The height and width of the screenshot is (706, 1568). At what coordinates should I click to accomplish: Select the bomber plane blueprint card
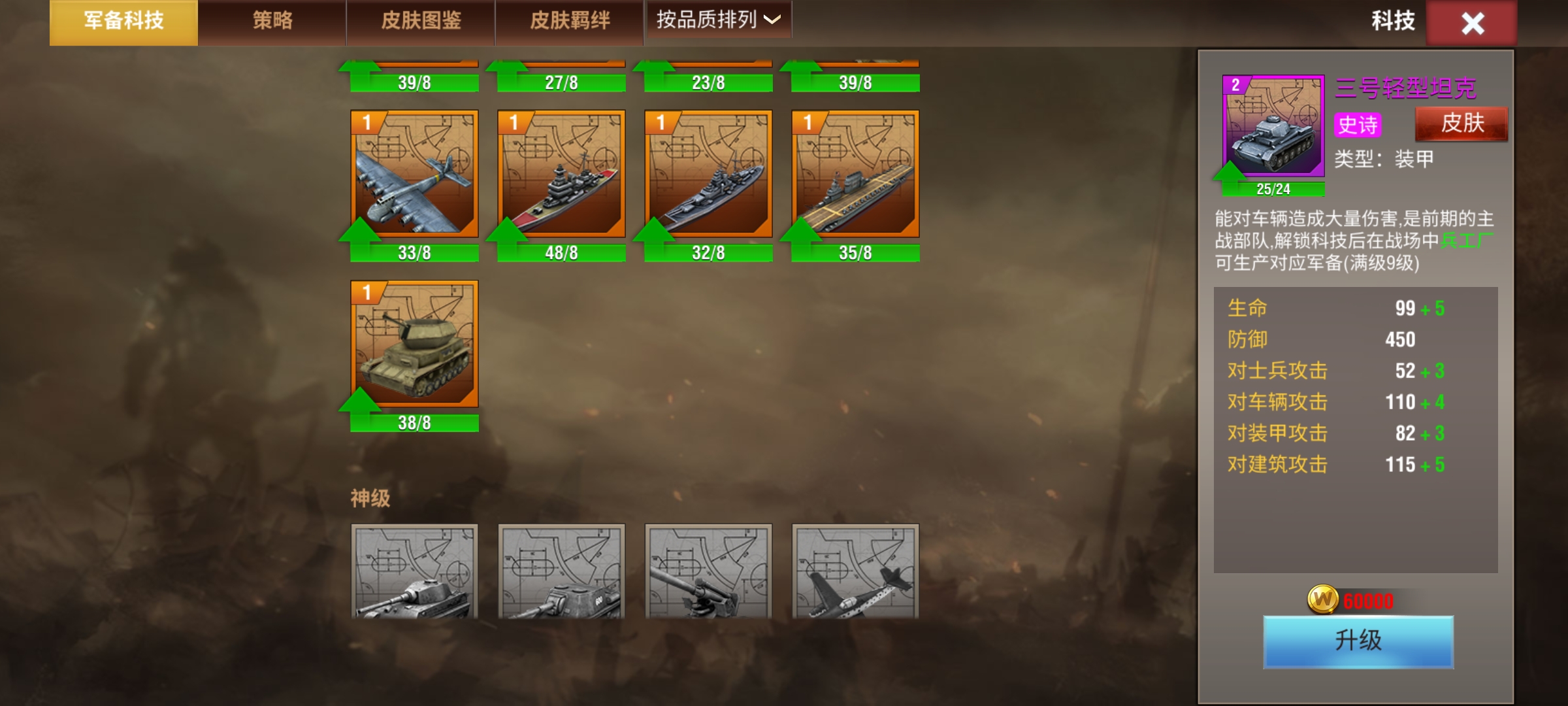pyautogui.click(x=414, y=174)
